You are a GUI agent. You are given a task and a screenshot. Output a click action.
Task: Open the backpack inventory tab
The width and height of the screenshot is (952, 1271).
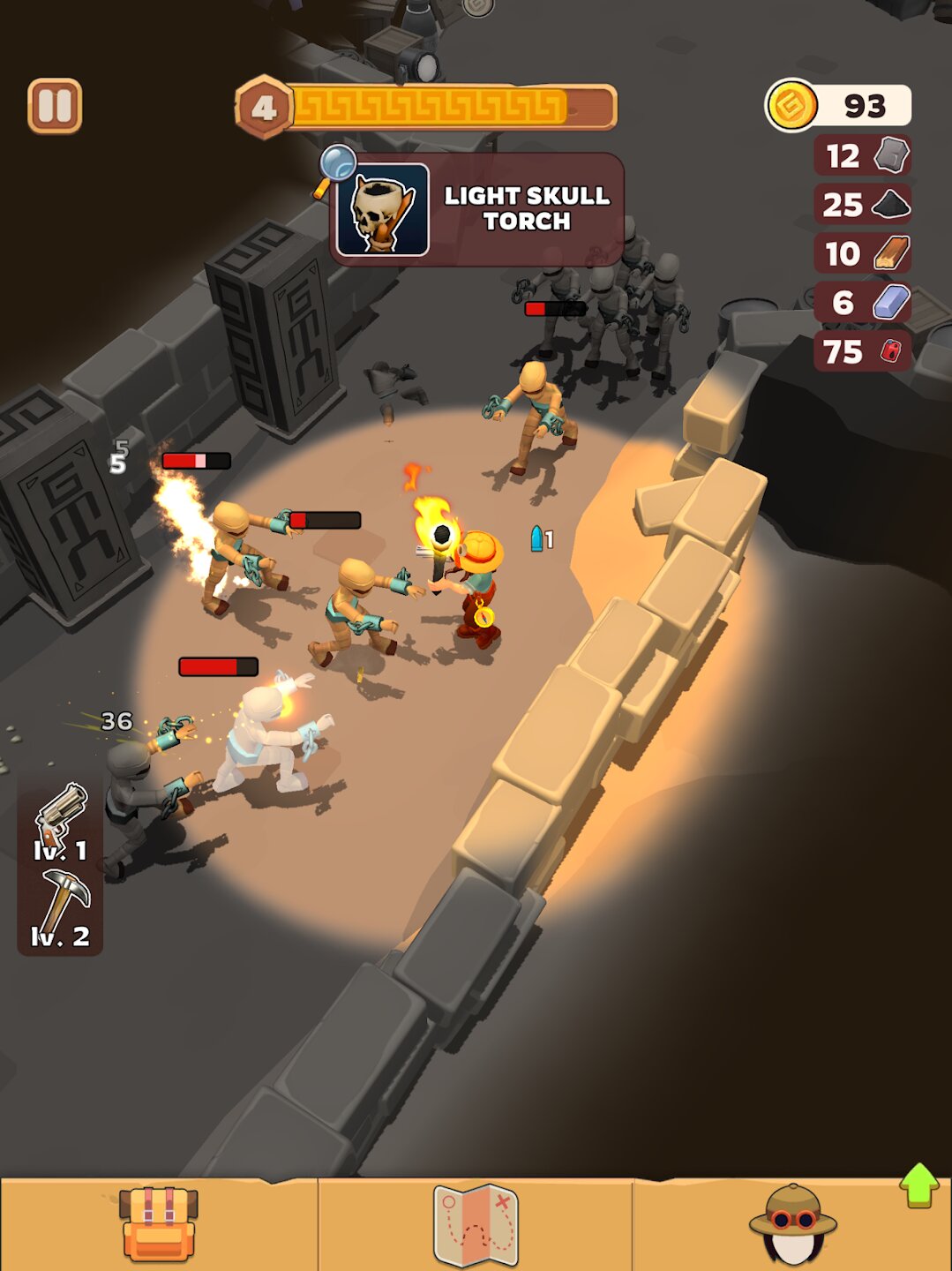159,1224
